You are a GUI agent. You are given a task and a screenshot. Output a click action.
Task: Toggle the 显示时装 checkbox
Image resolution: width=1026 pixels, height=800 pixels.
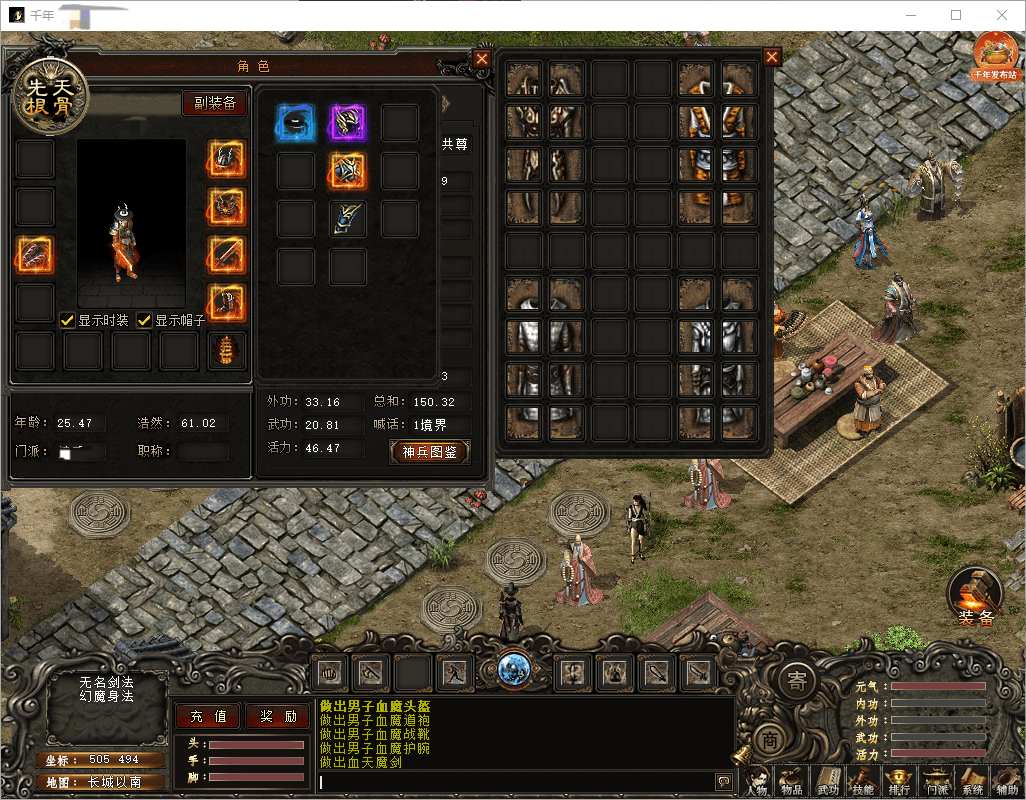[x=68, y=320]
